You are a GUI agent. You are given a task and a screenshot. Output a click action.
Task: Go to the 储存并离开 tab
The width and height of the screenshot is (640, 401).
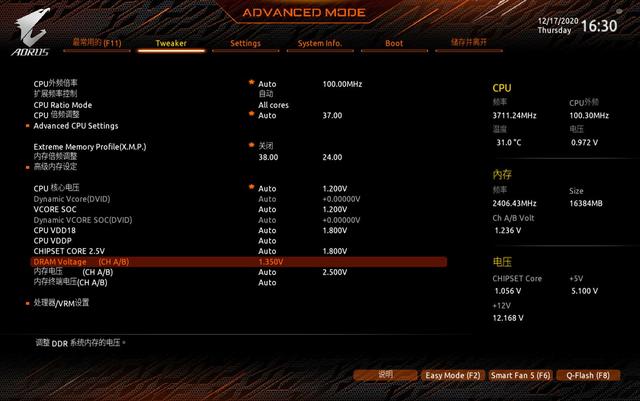[x=469, y=43]
